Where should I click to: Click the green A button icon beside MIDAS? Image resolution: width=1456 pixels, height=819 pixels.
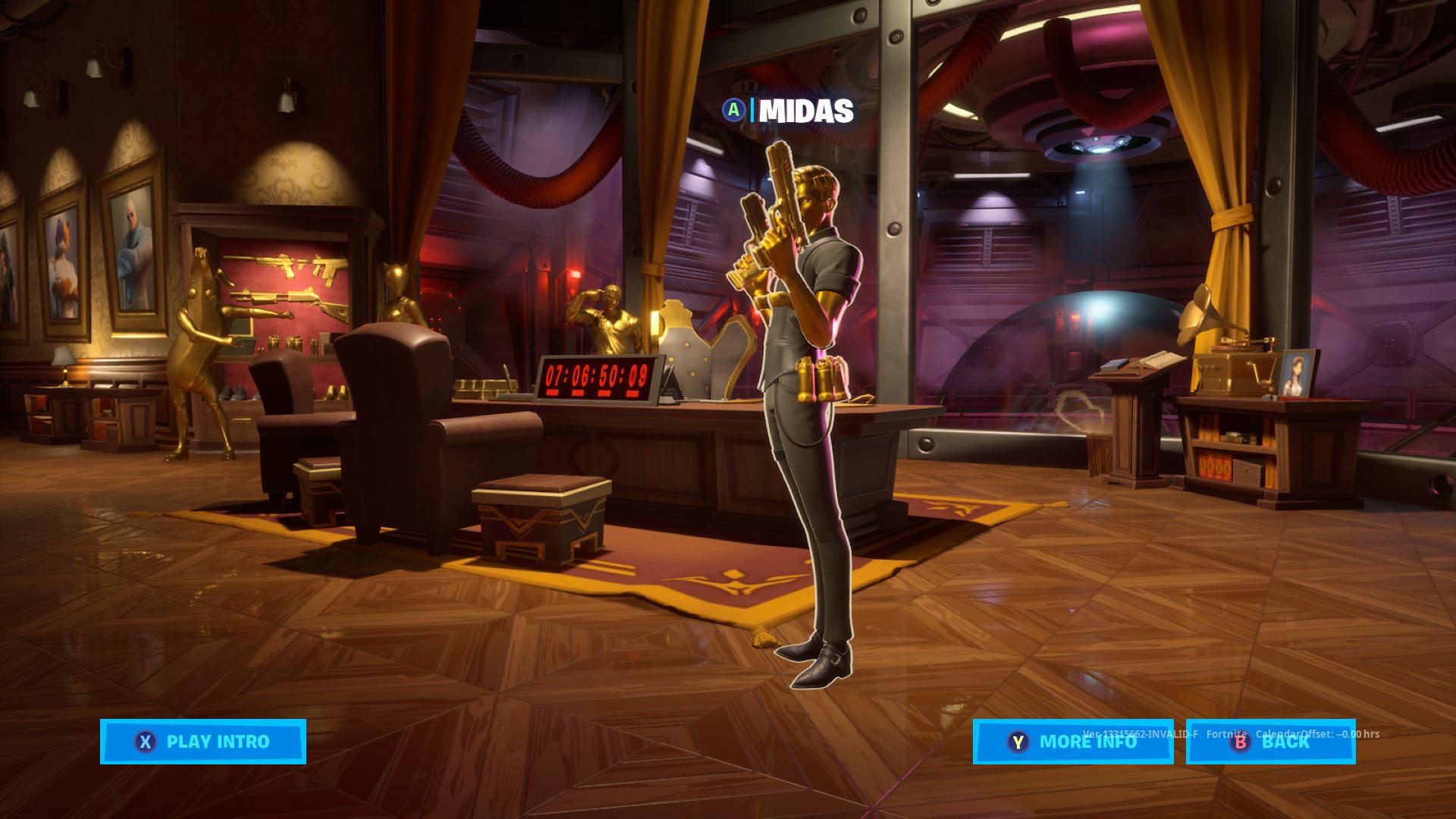coord(733,112)
